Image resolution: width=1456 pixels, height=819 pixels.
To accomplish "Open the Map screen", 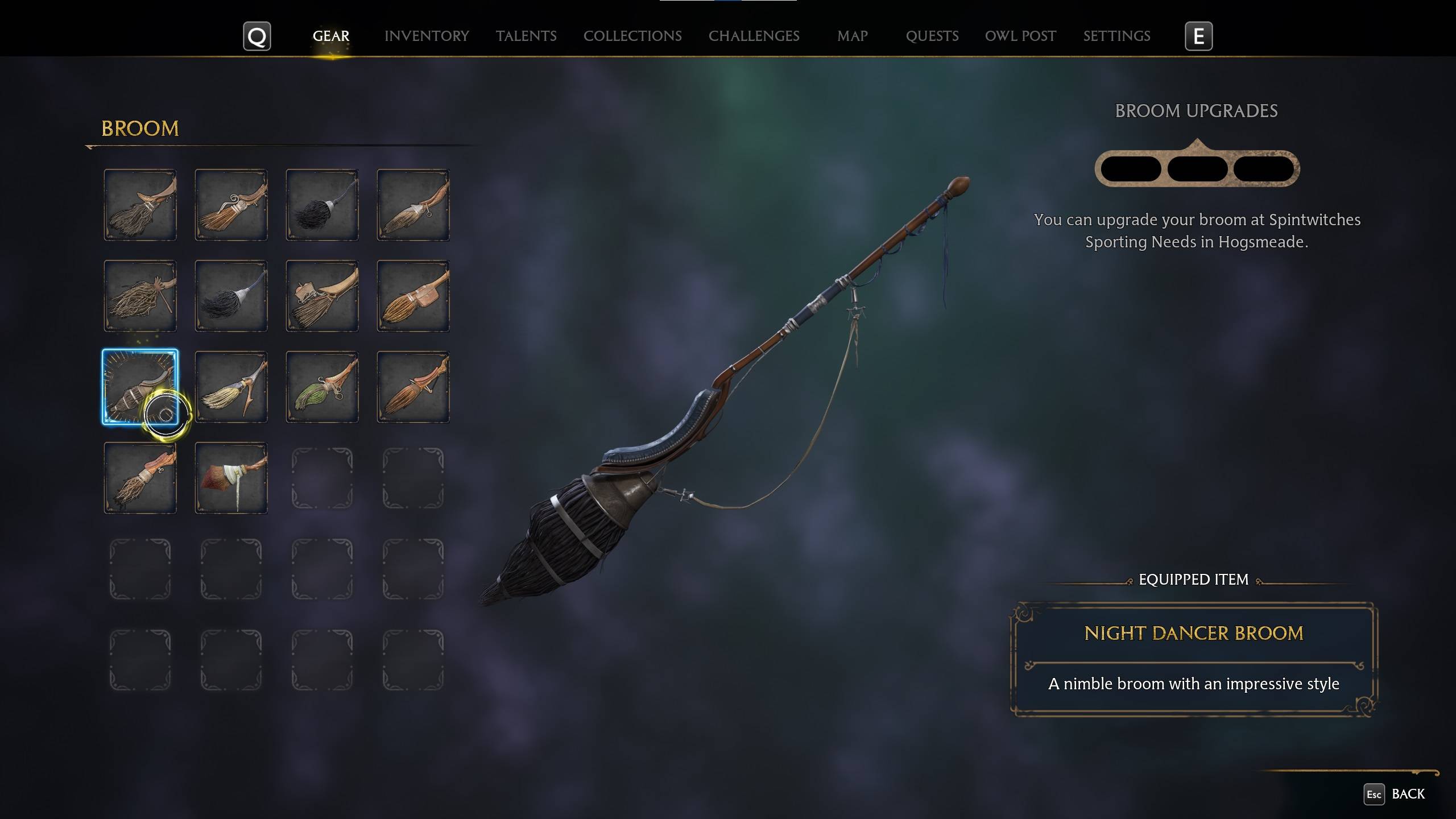I will pyautogui.click(x=851, y=36).
